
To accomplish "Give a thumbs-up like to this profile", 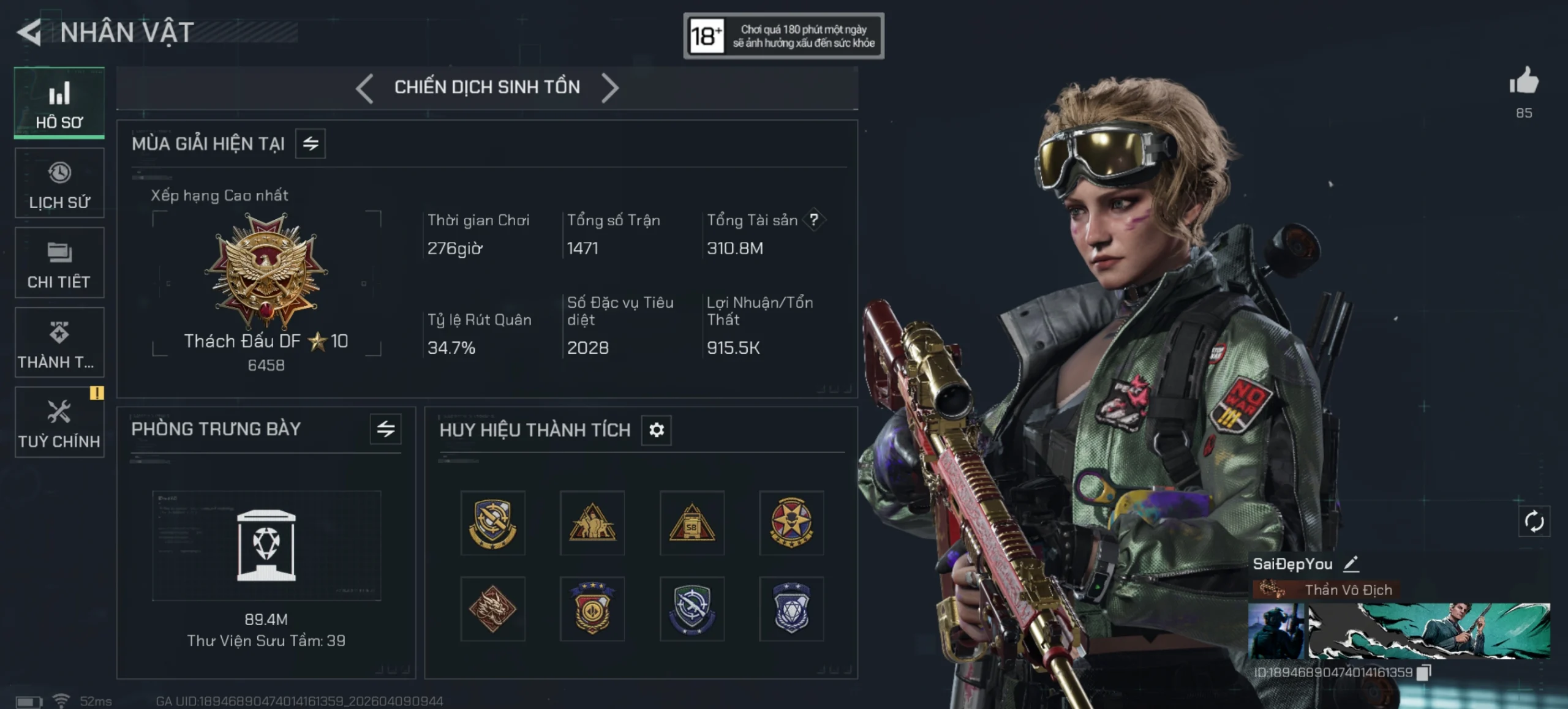I will pos(1523,82).
